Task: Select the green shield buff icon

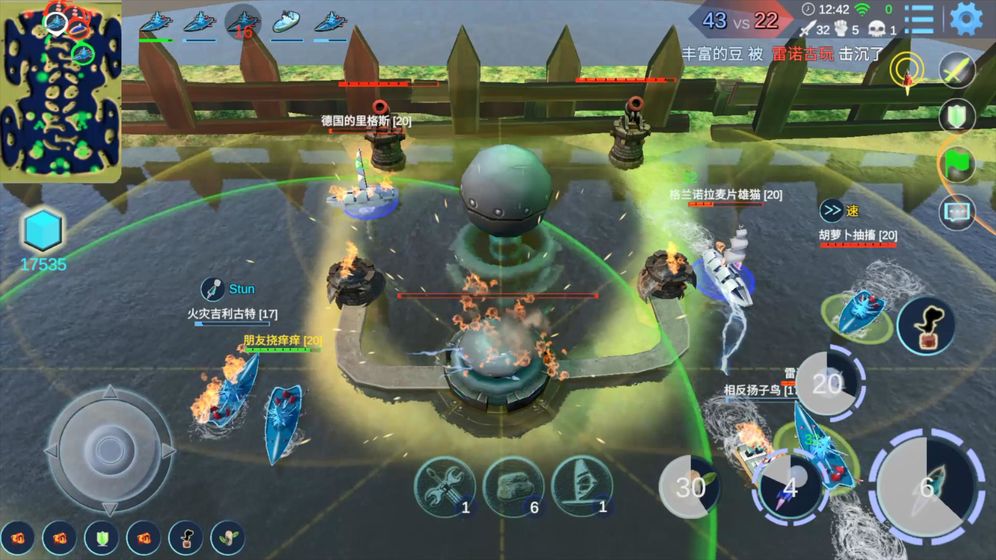Action: click(x=102, y=537)
